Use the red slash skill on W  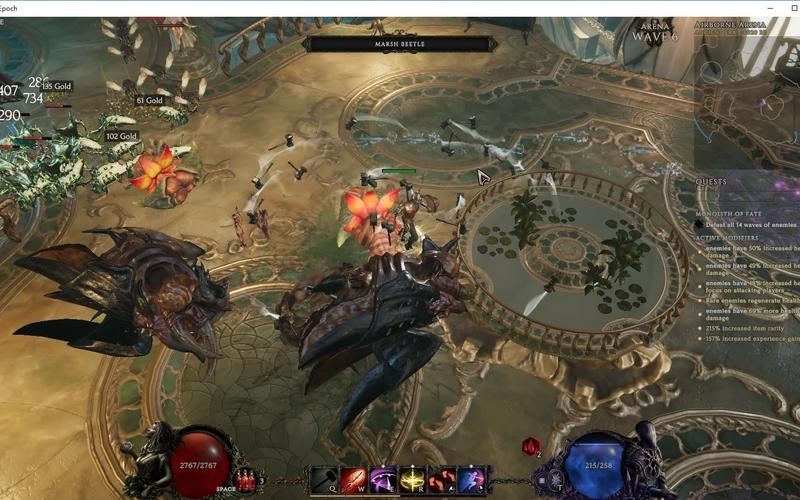(x=355, y=479)
